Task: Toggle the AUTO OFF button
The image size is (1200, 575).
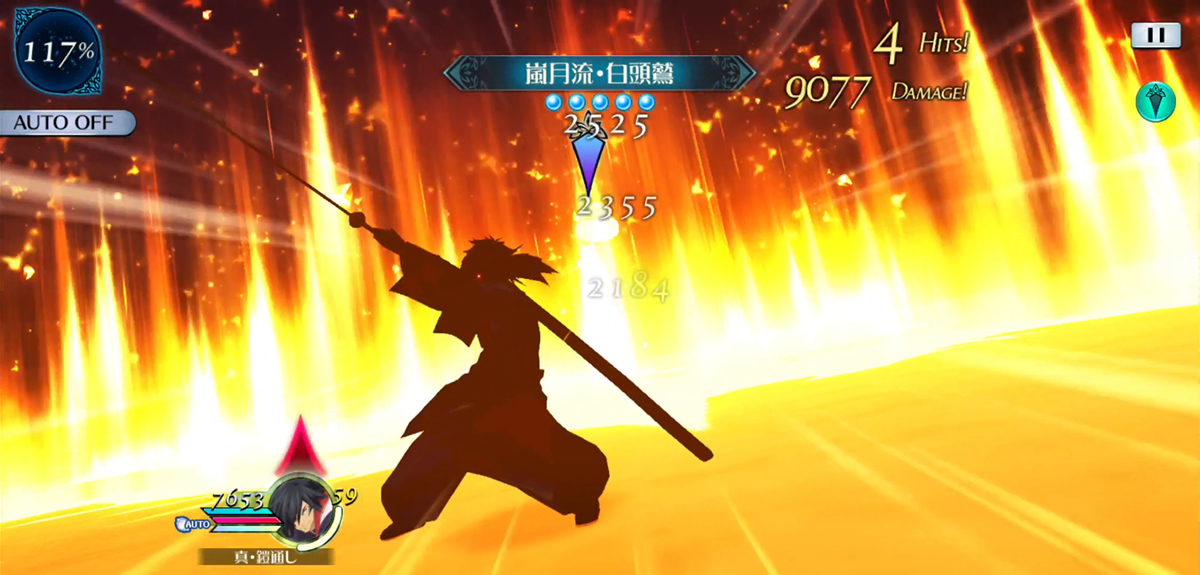Action: pyautogui.click(x=67, y=124)
